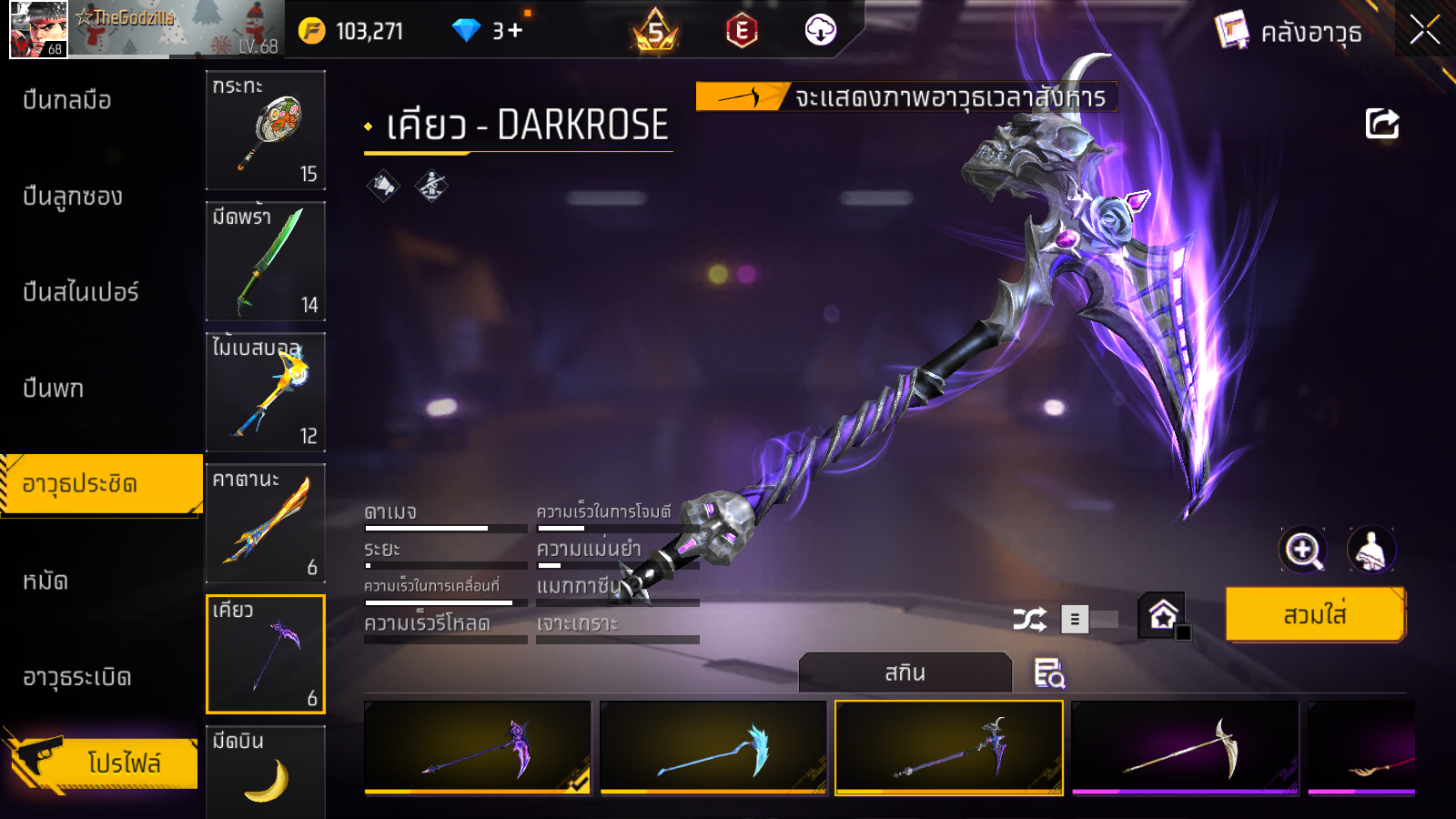Open the ปืนกลมือ weapon category
This screenshot has height=819, width=1456.
click(x=67, y=100)
